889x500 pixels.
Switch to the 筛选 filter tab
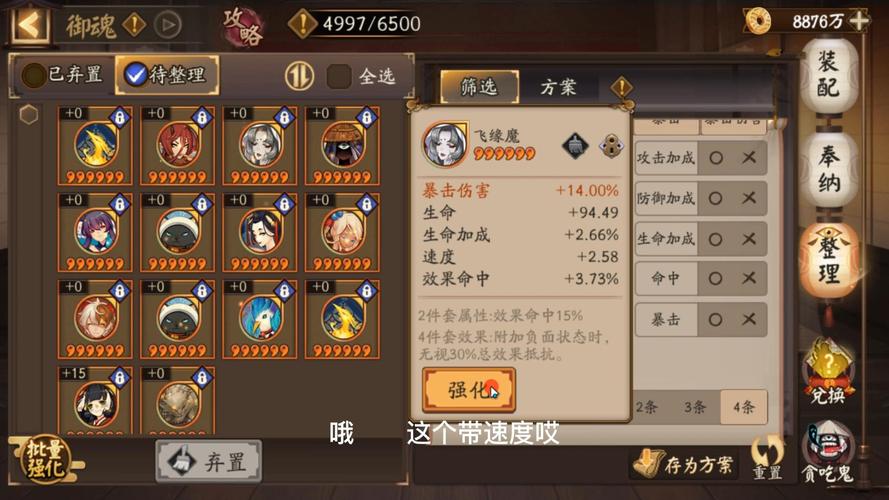point(478,87)
